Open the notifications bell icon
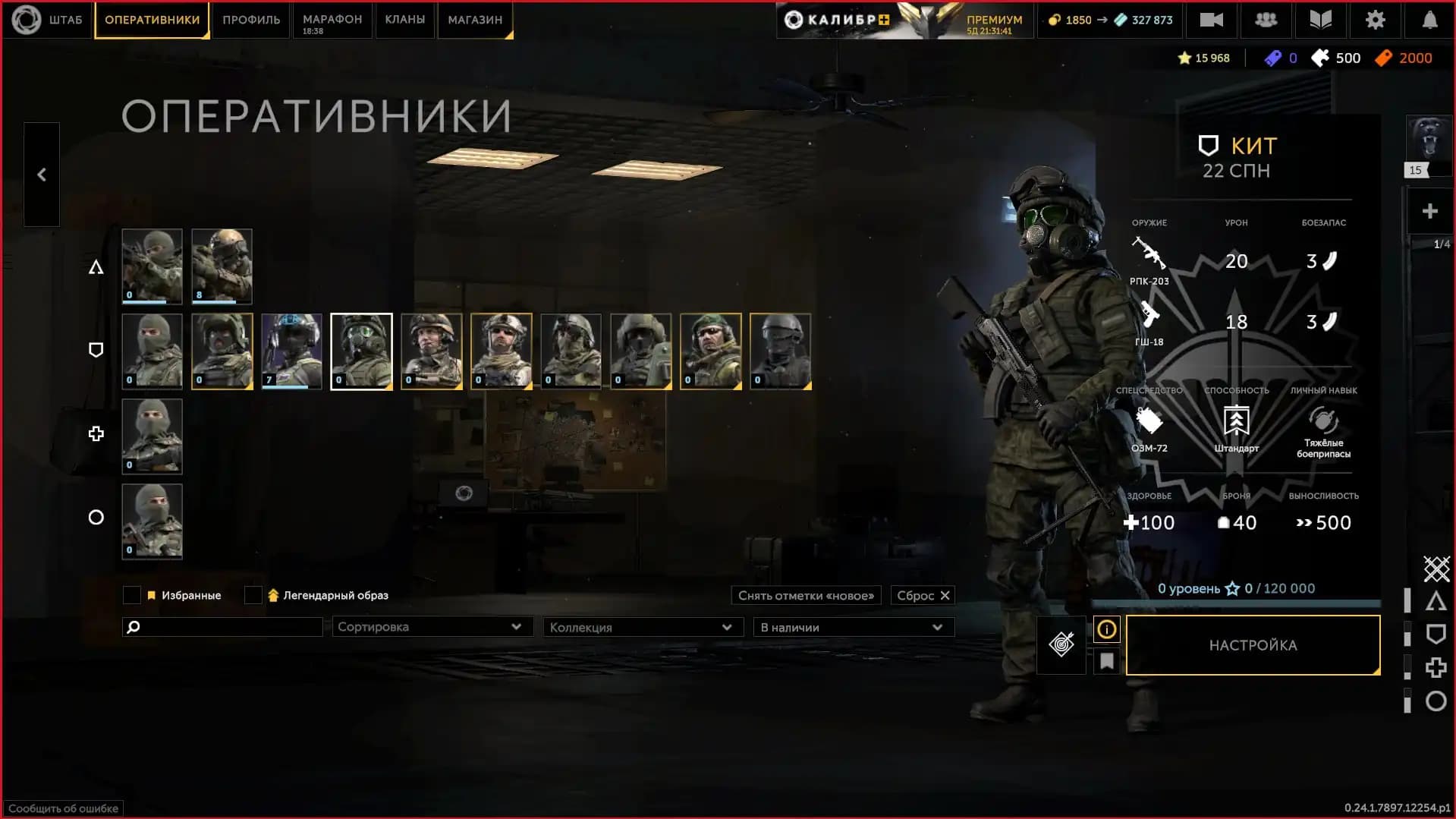 pos(1429,20)
